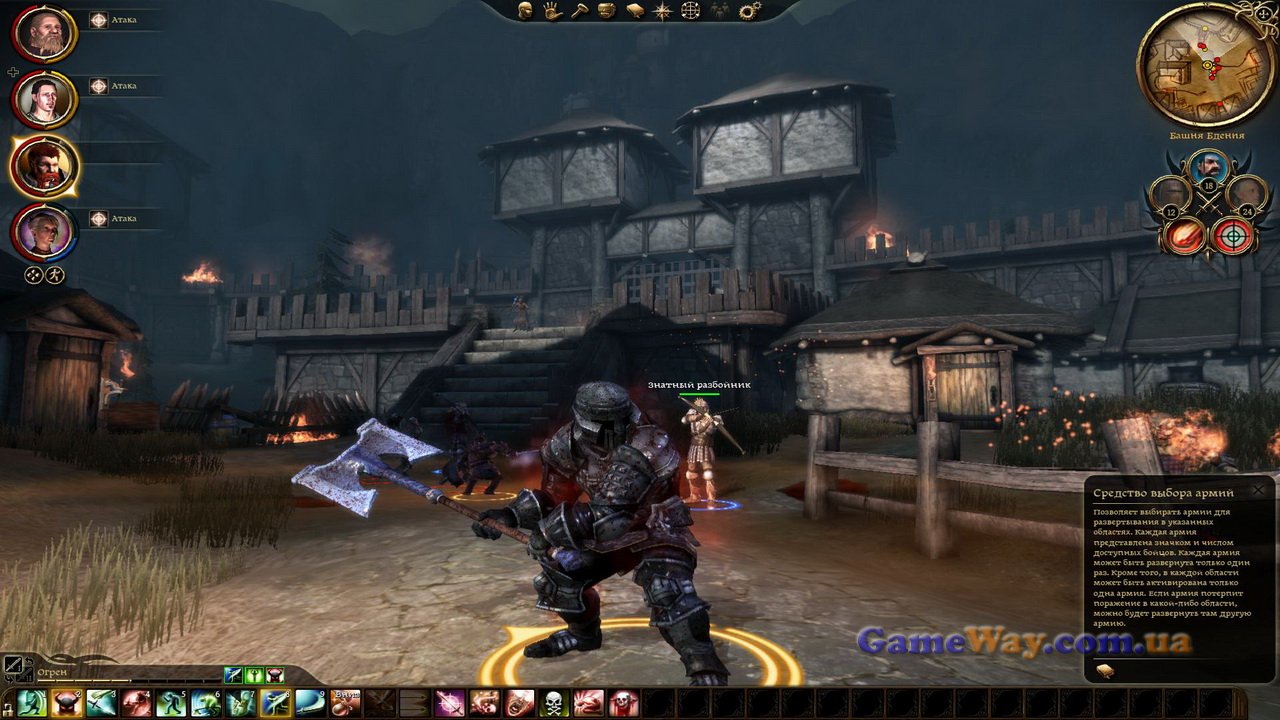Image resolution: width=1280 pixels, height=720 pixels.
Task: Select the bald bearded party member portrait
Action: (45, 34)
